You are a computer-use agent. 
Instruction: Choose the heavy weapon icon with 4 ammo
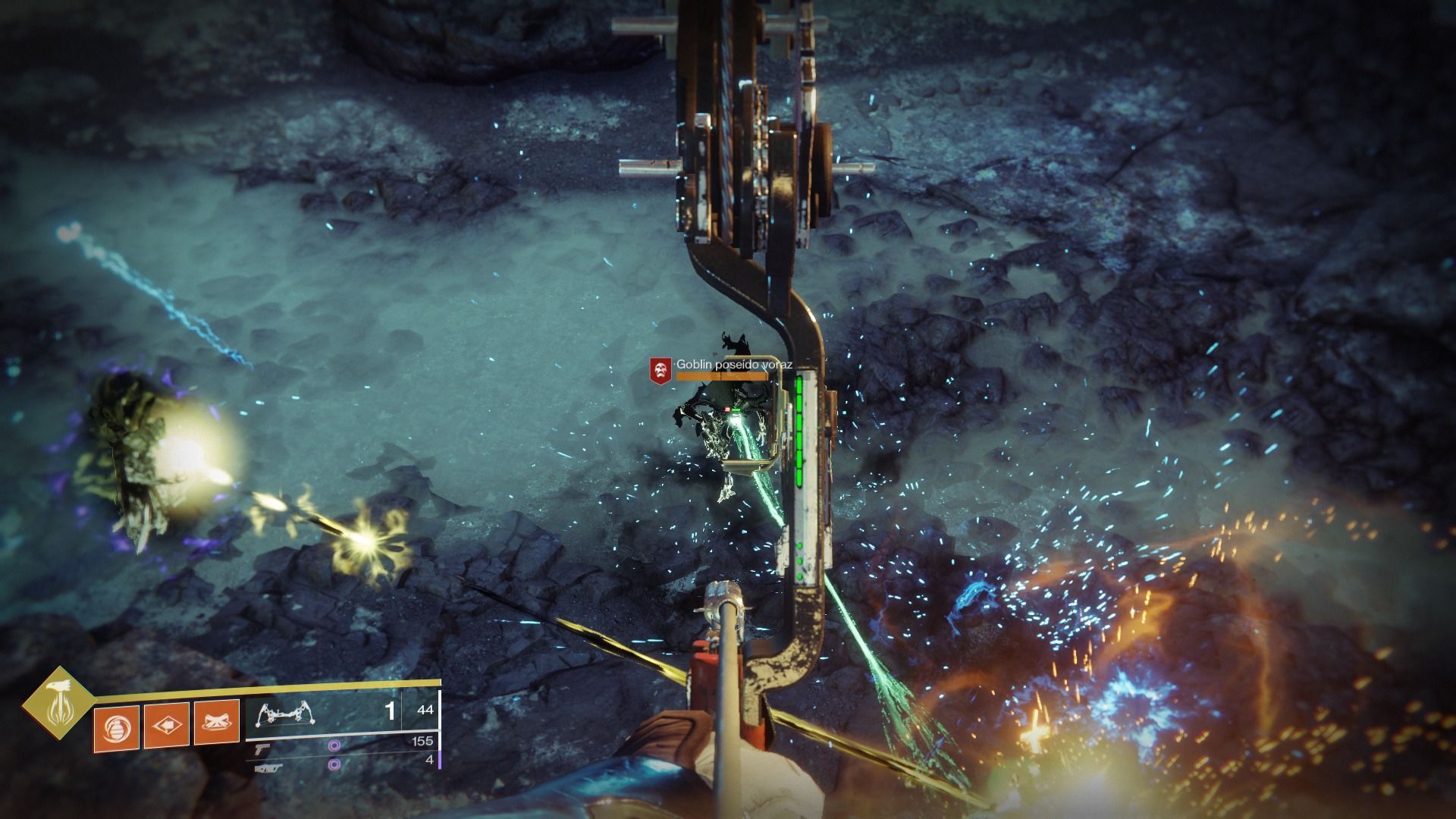pyautogui.click(x=269, y=767)
